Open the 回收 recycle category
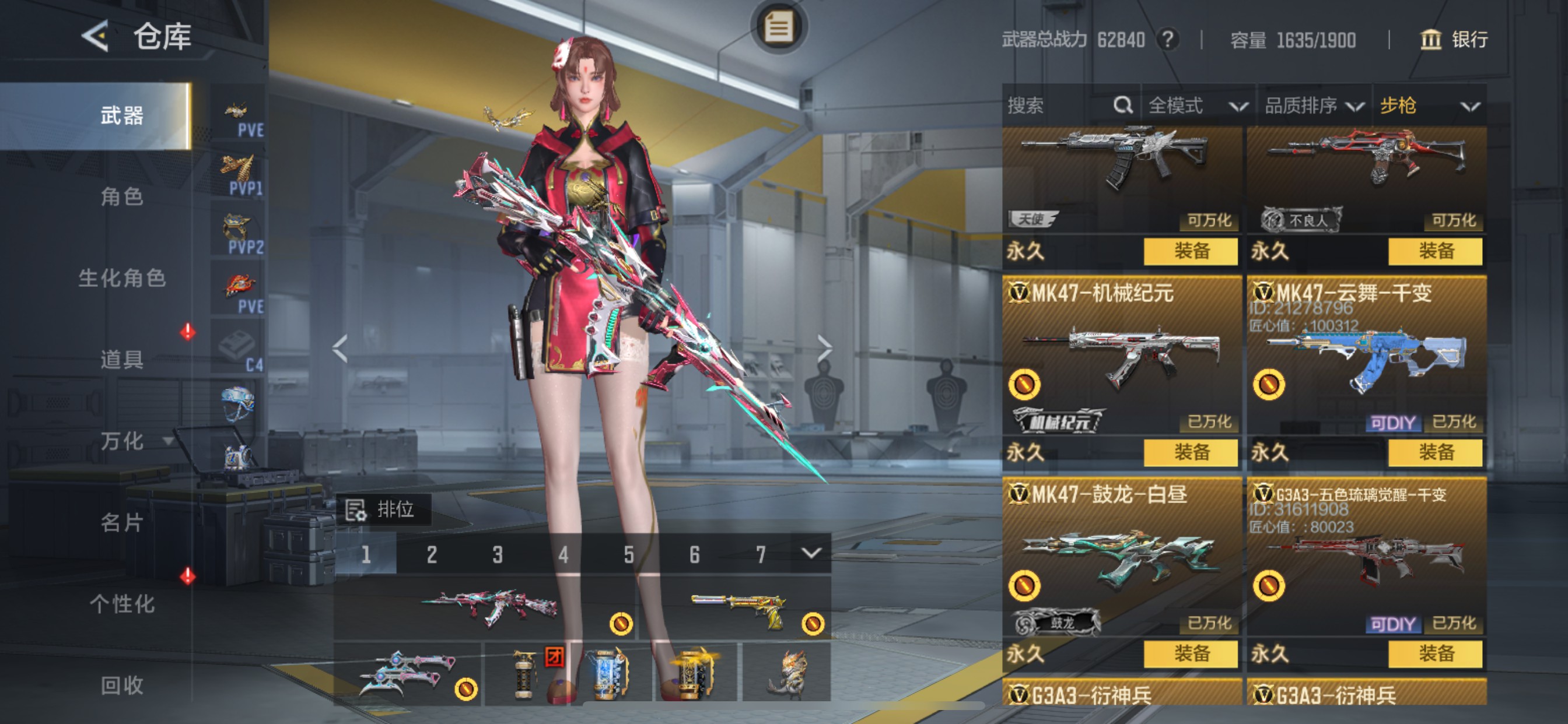The width and height of the screenshot is (1568, 724). 122,685
